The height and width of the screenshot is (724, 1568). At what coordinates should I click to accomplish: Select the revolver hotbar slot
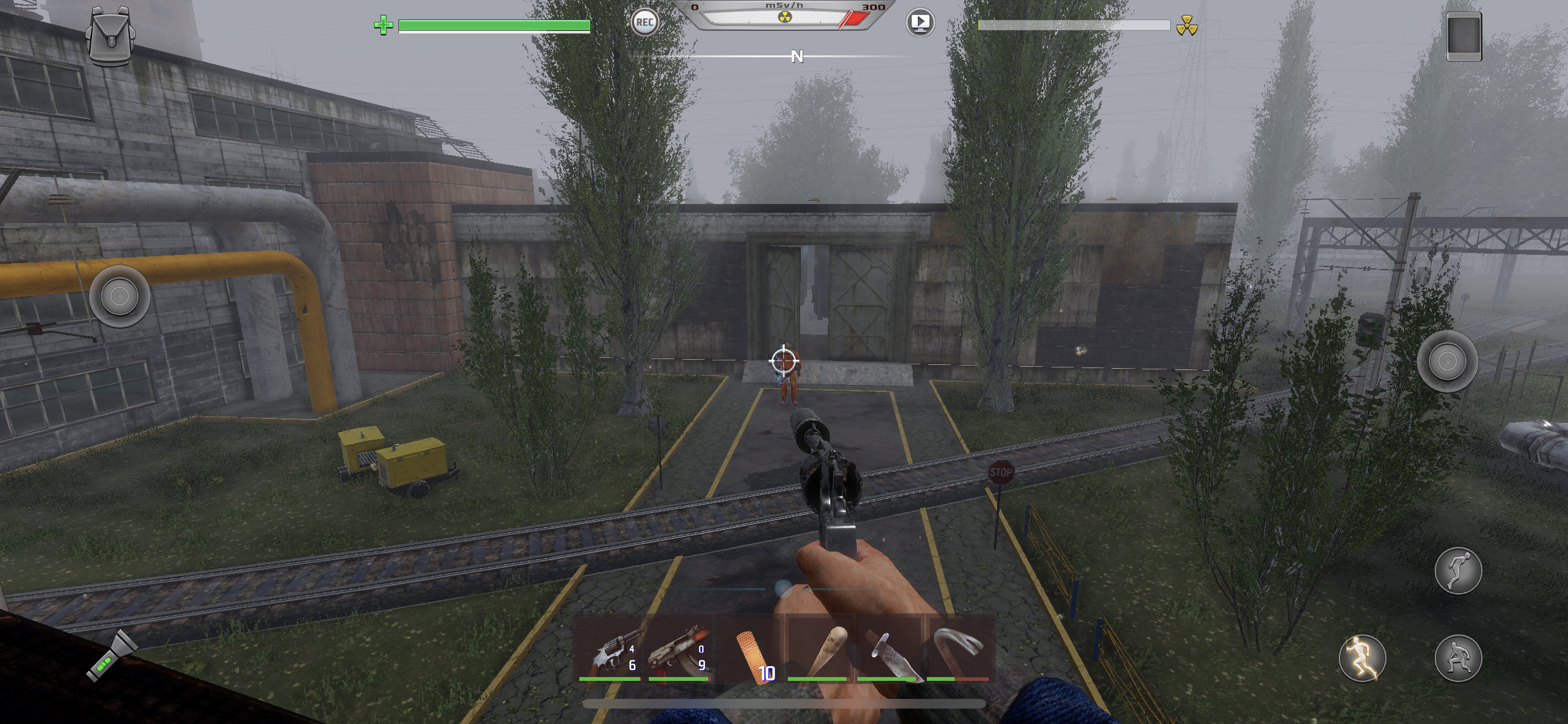click(611, 651)
